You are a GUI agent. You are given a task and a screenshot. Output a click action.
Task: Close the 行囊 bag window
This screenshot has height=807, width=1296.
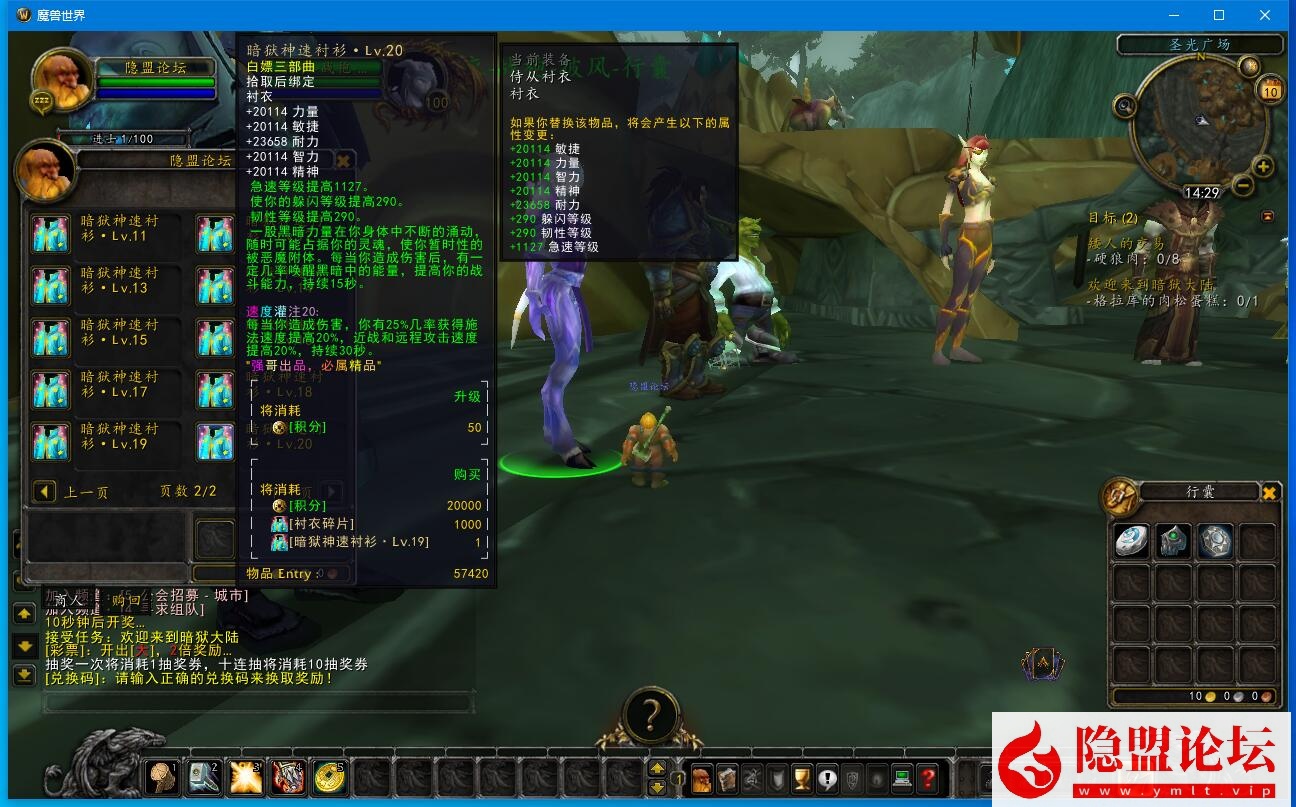pyautogui.click(x=1269, y=493)
